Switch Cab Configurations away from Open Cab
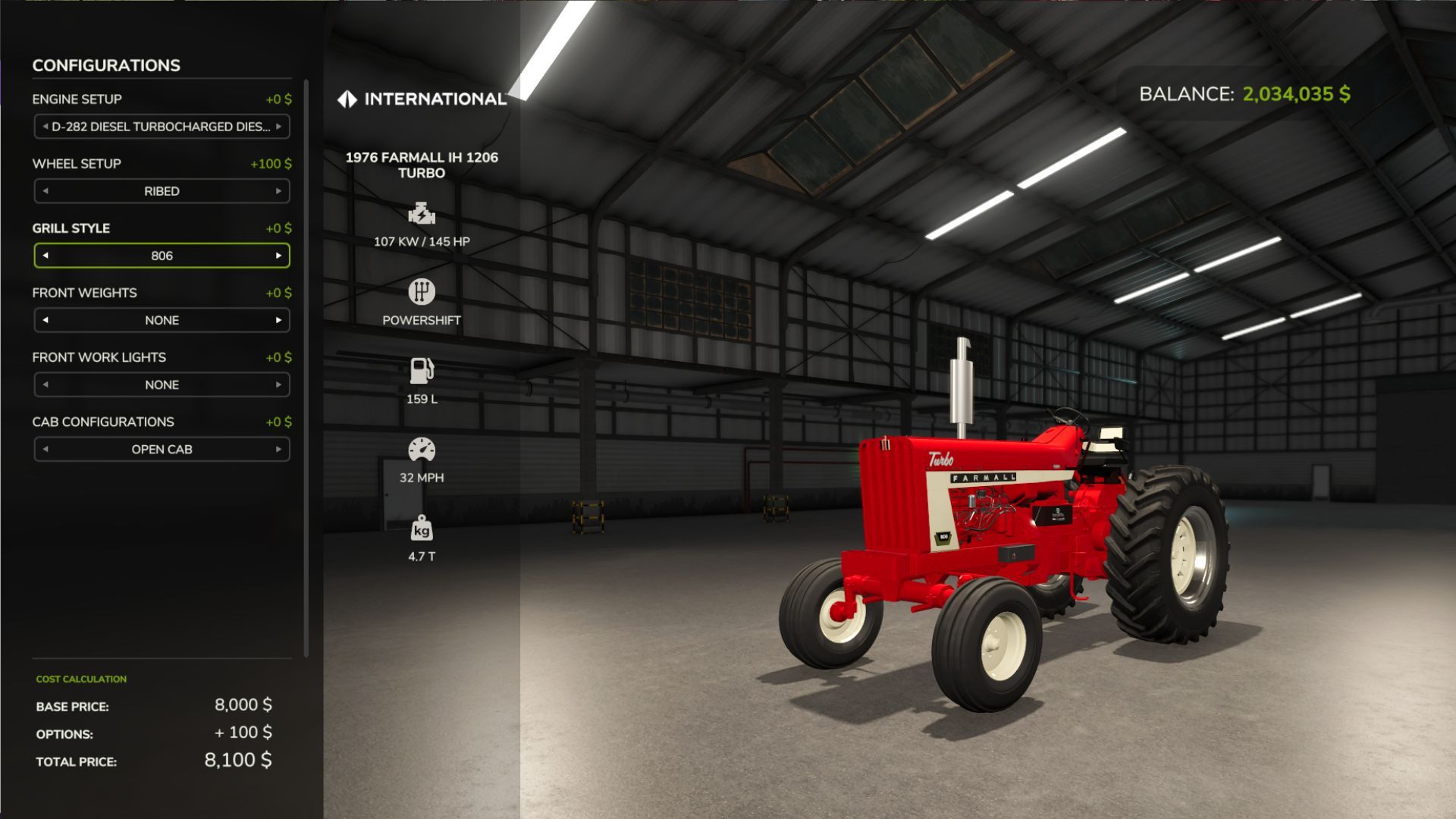 pos(278,449)
